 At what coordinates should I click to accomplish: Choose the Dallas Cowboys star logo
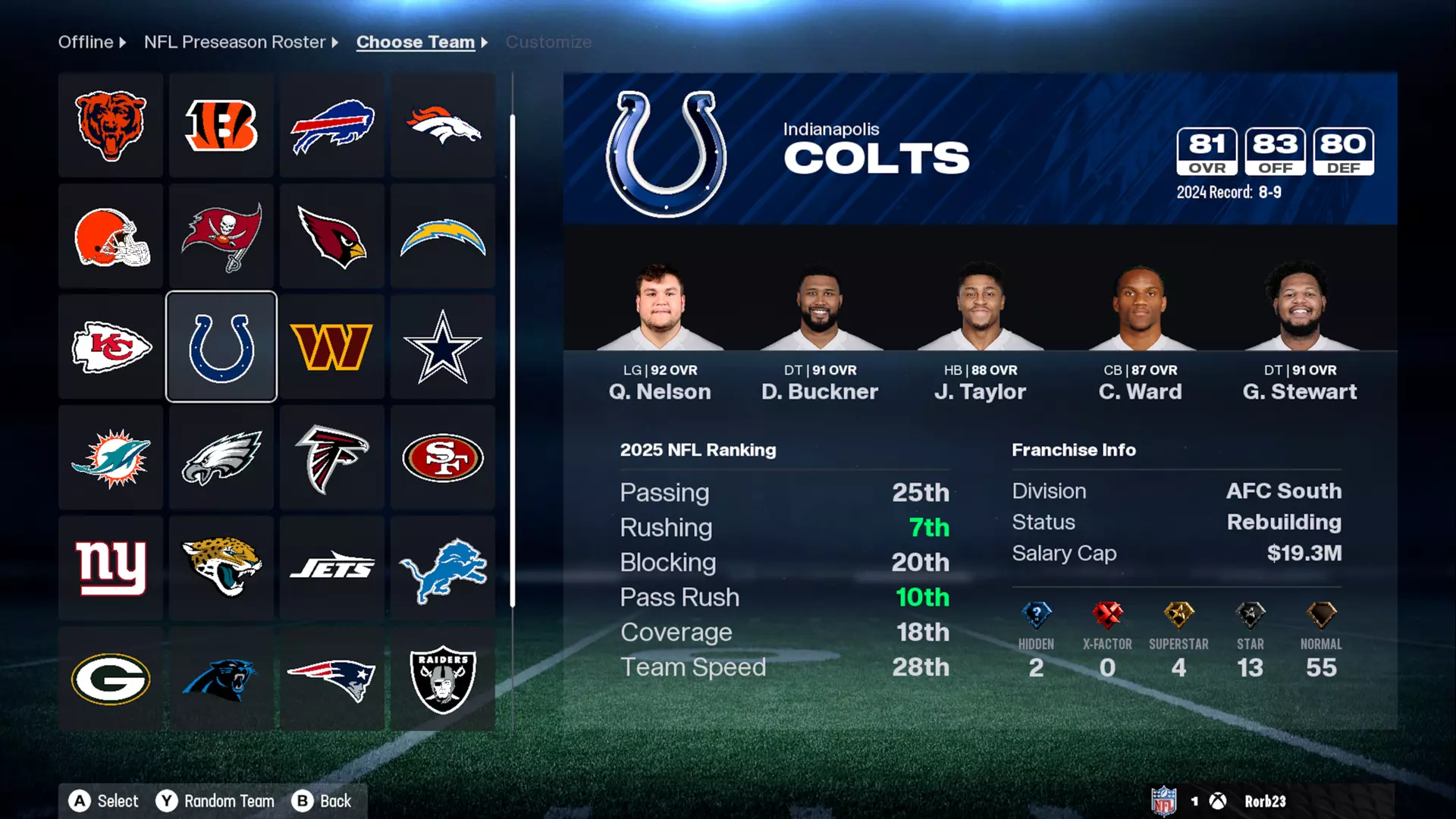[442, 346]
